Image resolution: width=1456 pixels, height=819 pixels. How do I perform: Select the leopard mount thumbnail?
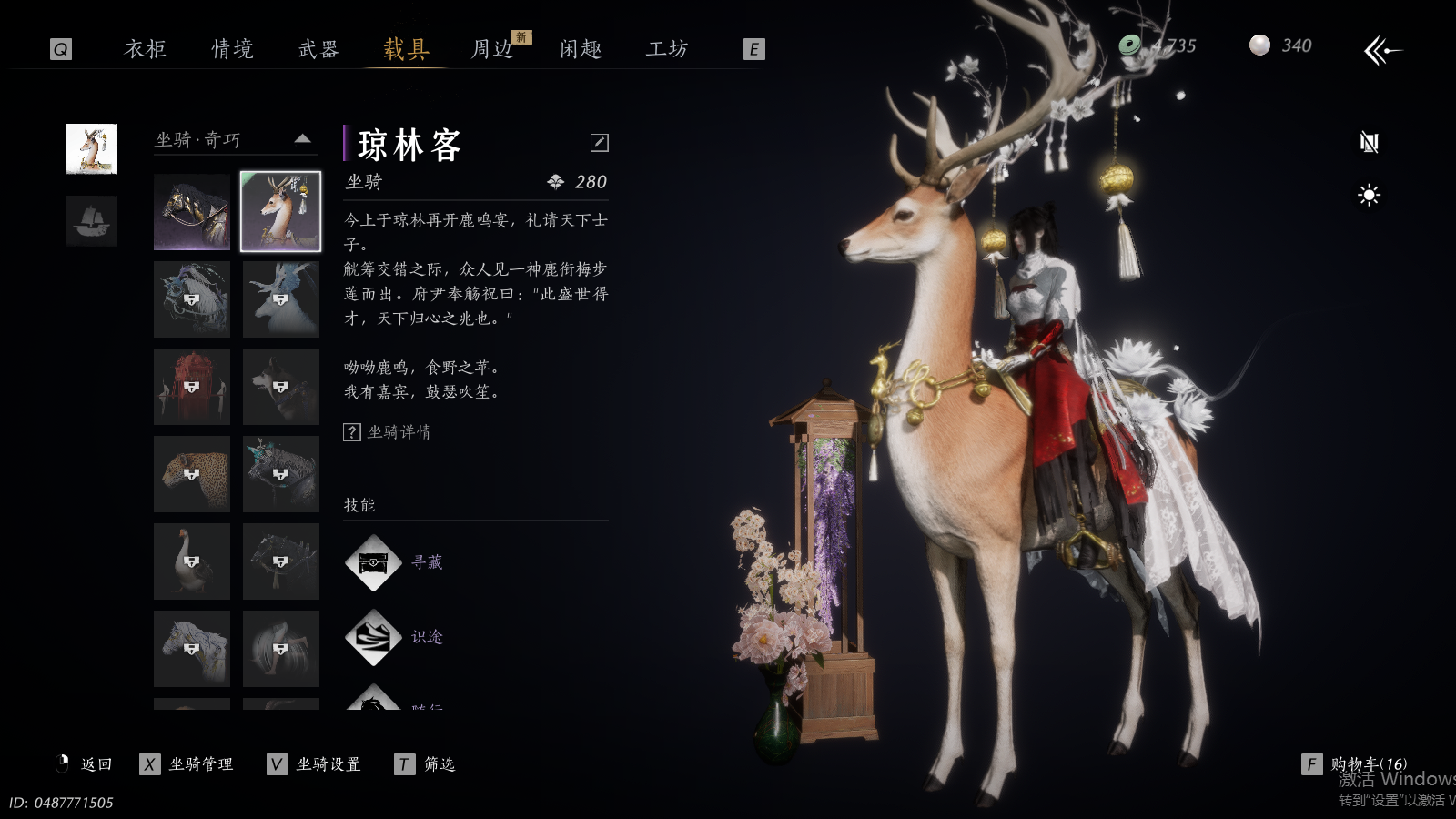click(x=192, y=473)
